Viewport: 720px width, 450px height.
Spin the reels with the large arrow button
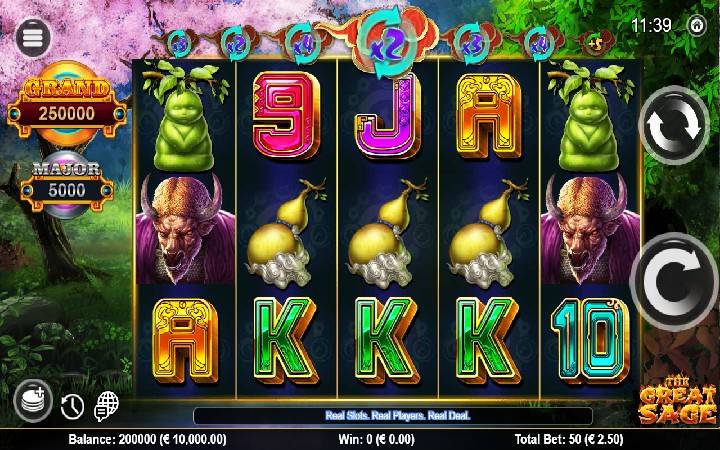coord(675,283)
